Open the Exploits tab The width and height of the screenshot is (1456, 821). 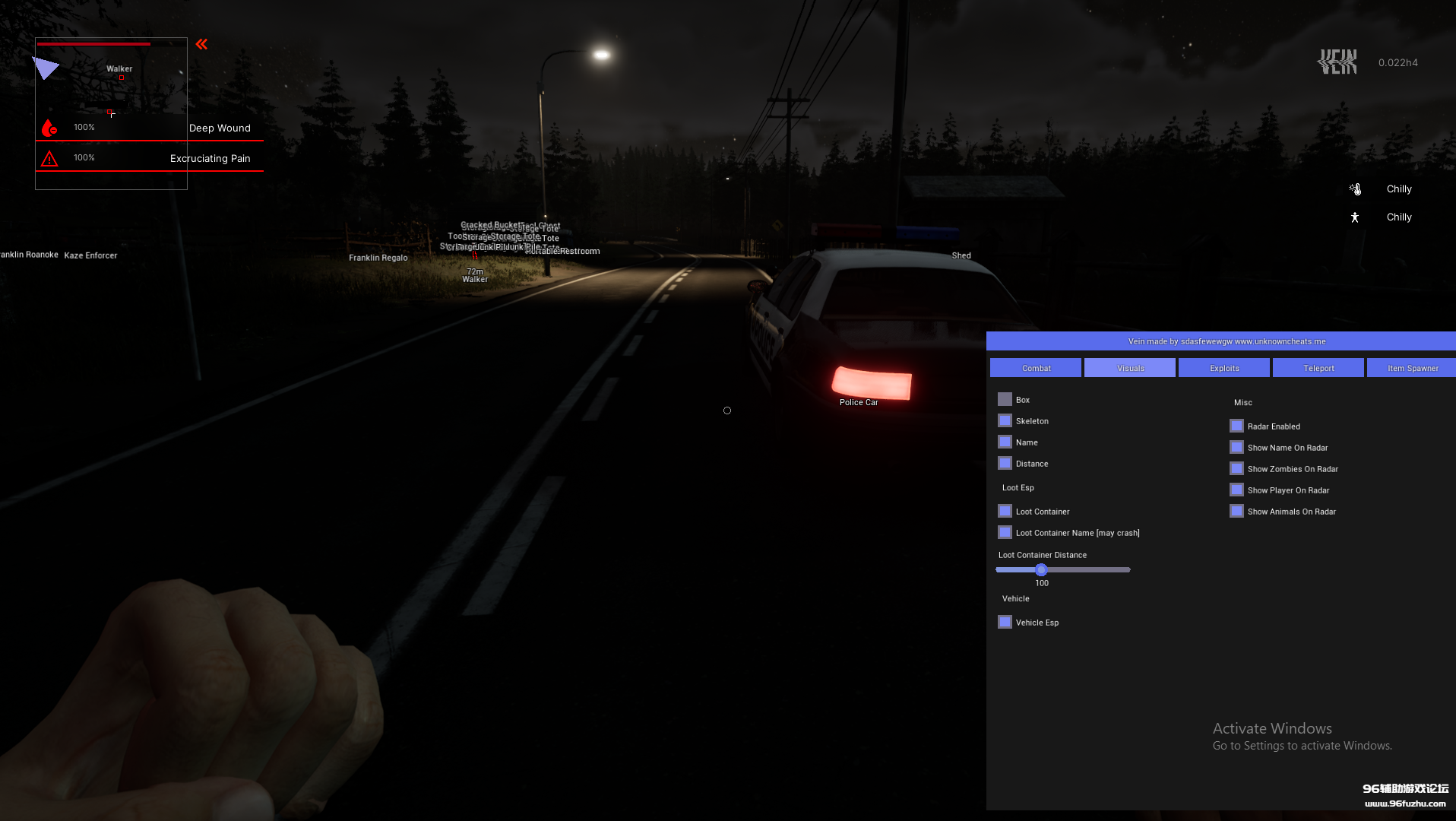tap(1224, 368)
